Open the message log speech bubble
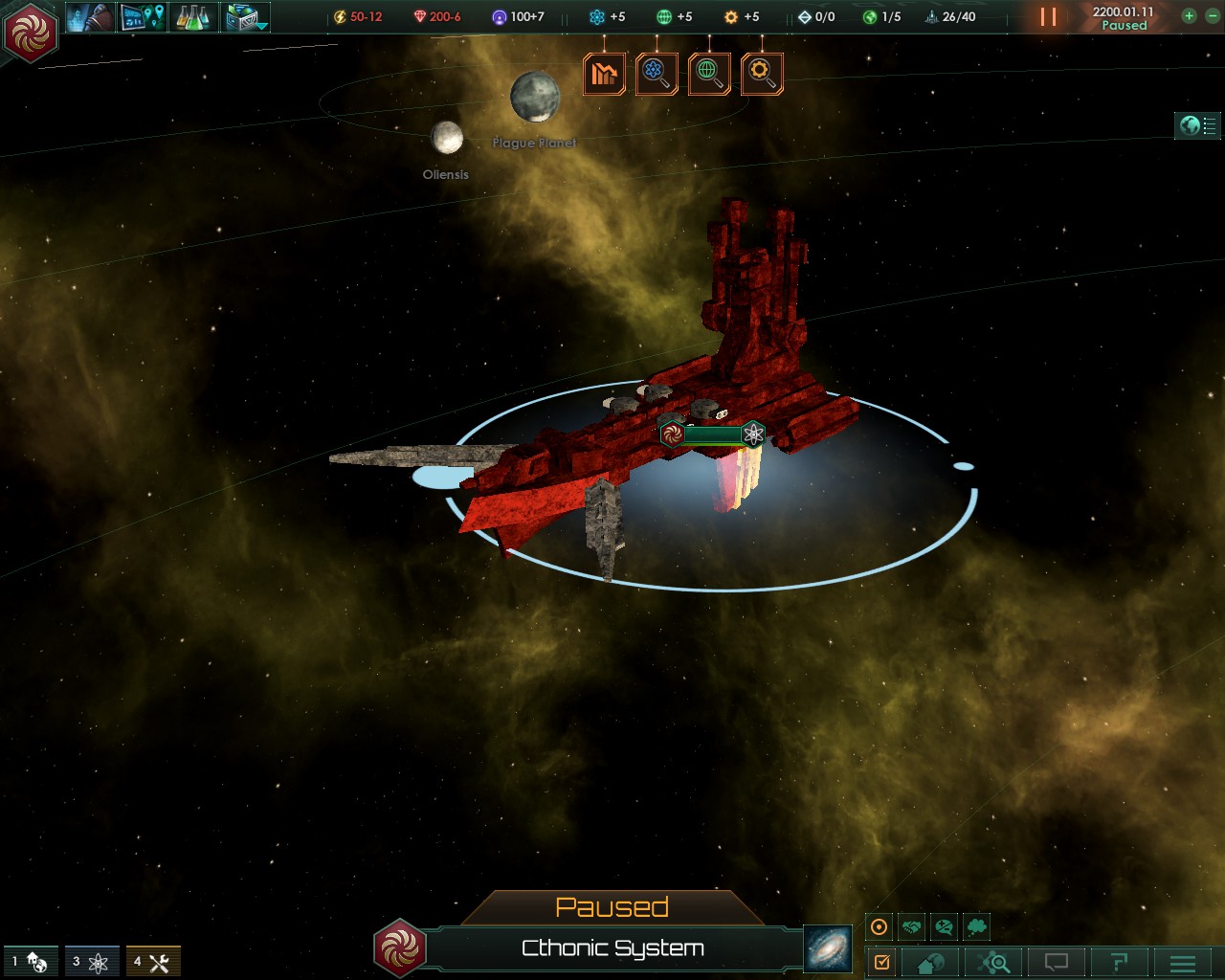Image resolution: width=1225 pixels, height=980 pixels. pyautogui.click(x=1056, y=962)
